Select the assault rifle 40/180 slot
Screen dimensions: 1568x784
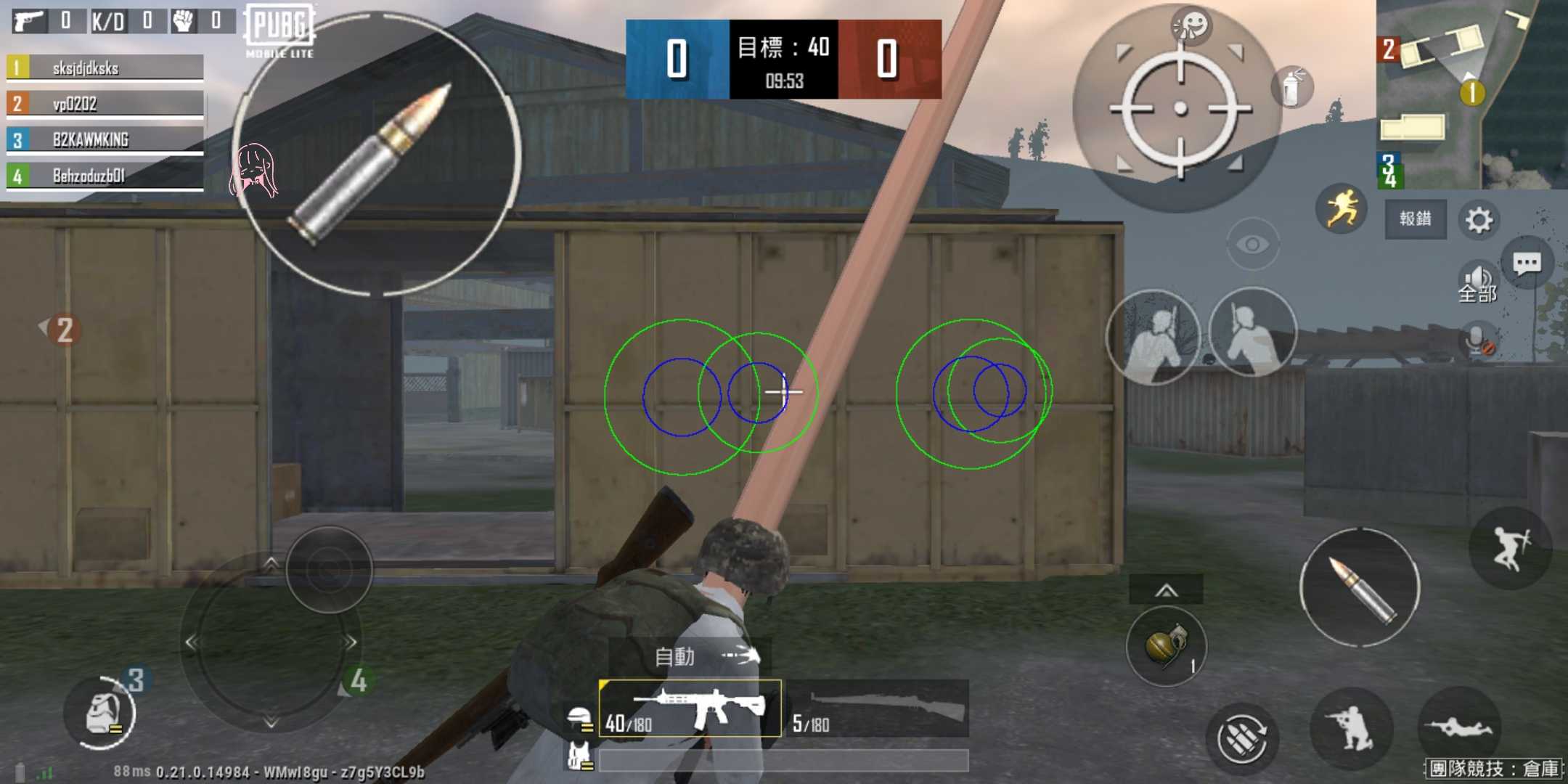click(690, 709)
